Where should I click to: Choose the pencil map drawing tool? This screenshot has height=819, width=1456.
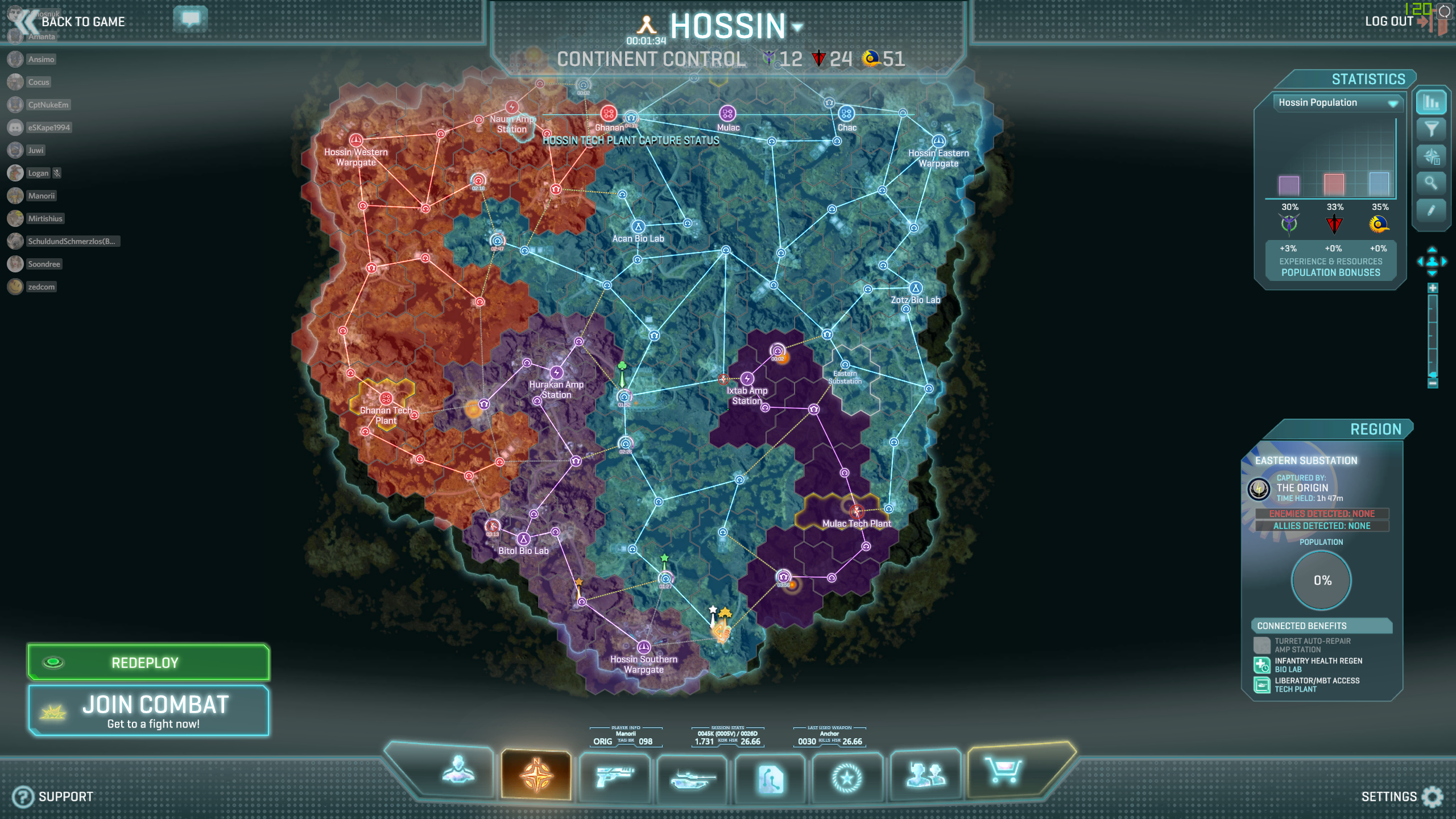1431,210
